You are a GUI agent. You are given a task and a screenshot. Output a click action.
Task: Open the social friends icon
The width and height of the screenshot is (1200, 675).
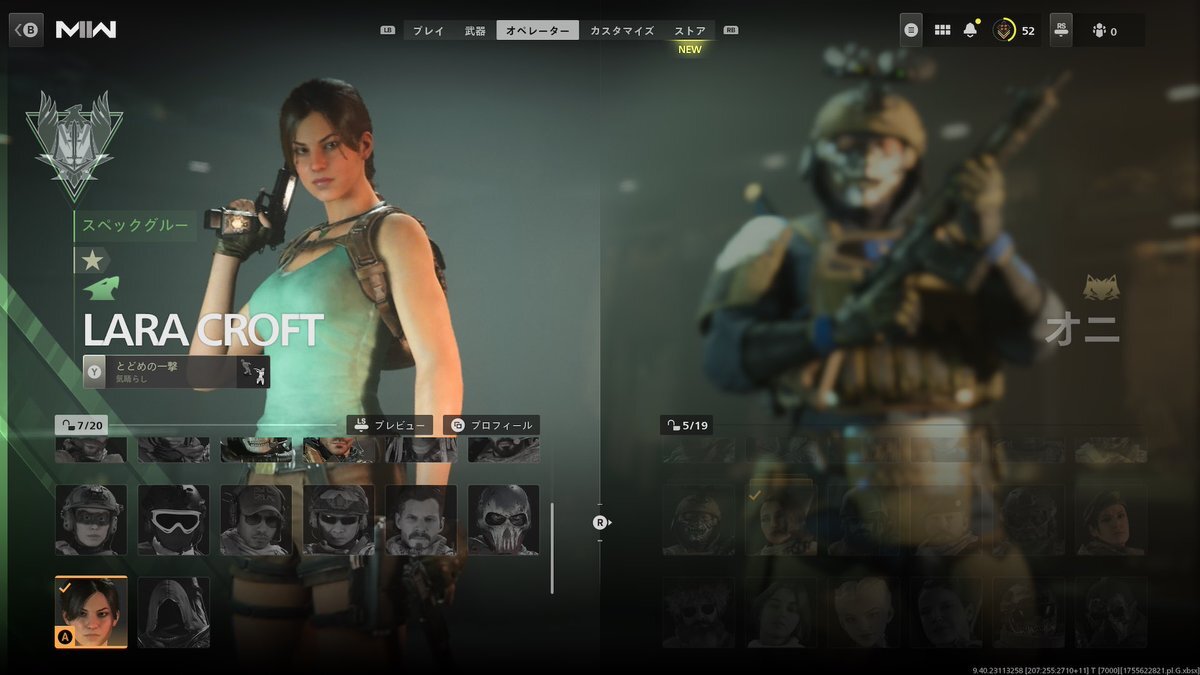coord(1104,31)
